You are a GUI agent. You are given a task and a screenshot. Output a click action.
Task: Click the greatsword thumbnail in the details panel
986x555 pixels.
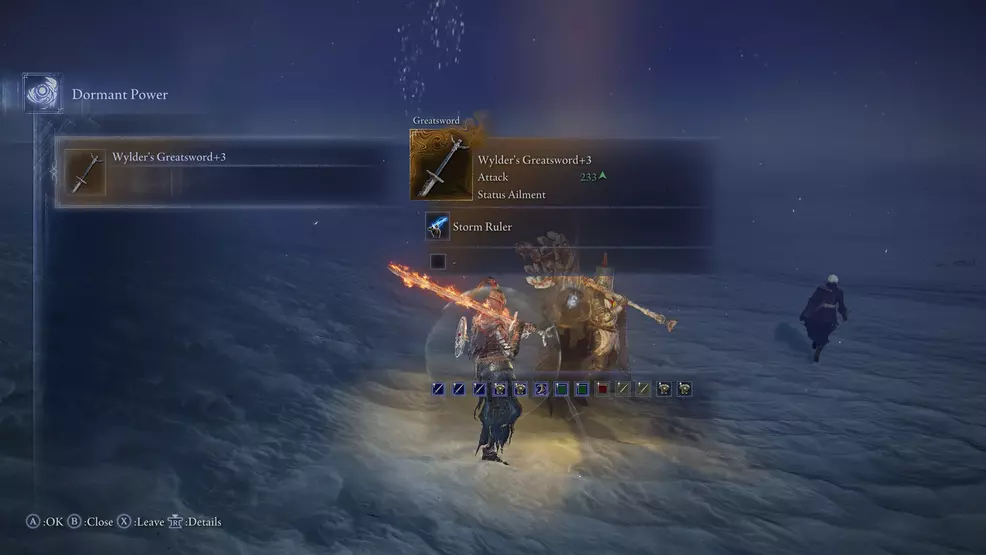(441, 164)
